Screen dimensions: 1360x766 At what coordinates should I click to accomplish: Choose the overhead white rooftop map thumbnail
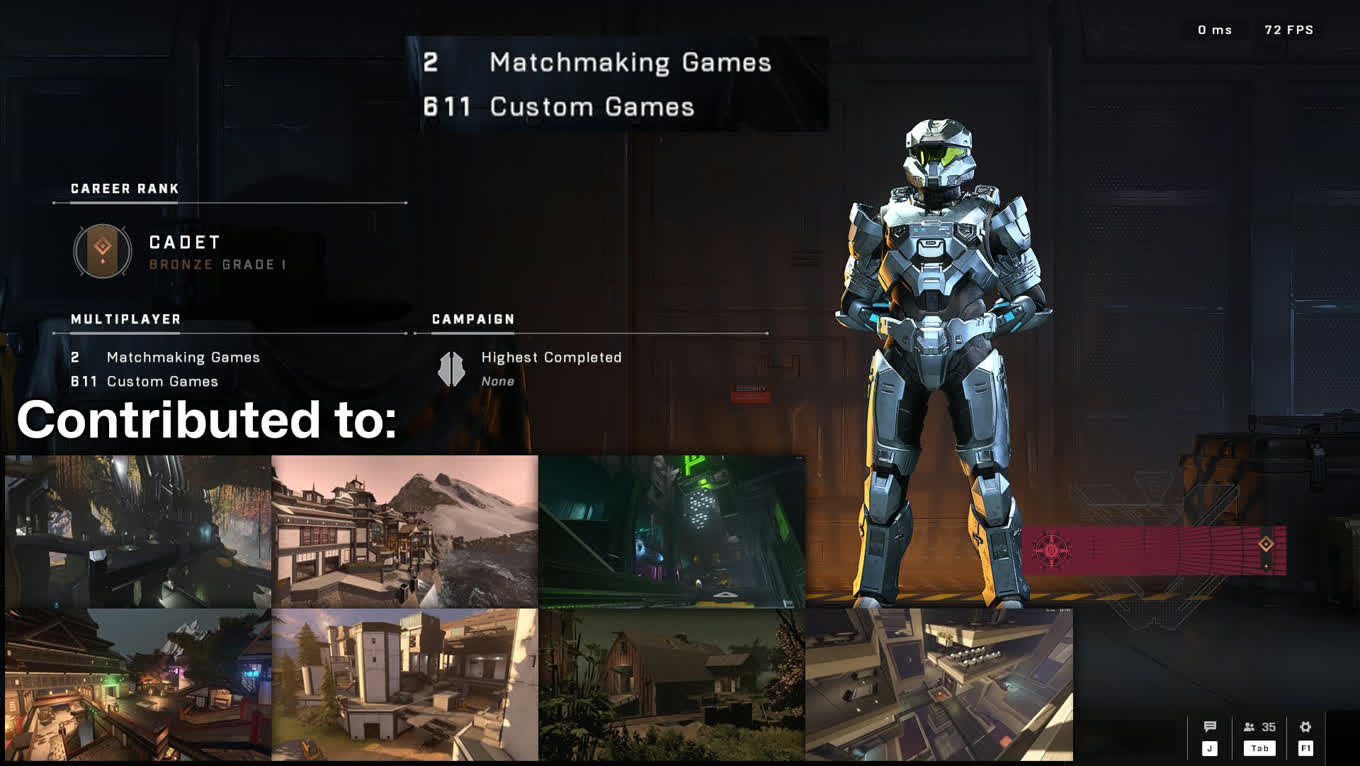tap(938, 684)
